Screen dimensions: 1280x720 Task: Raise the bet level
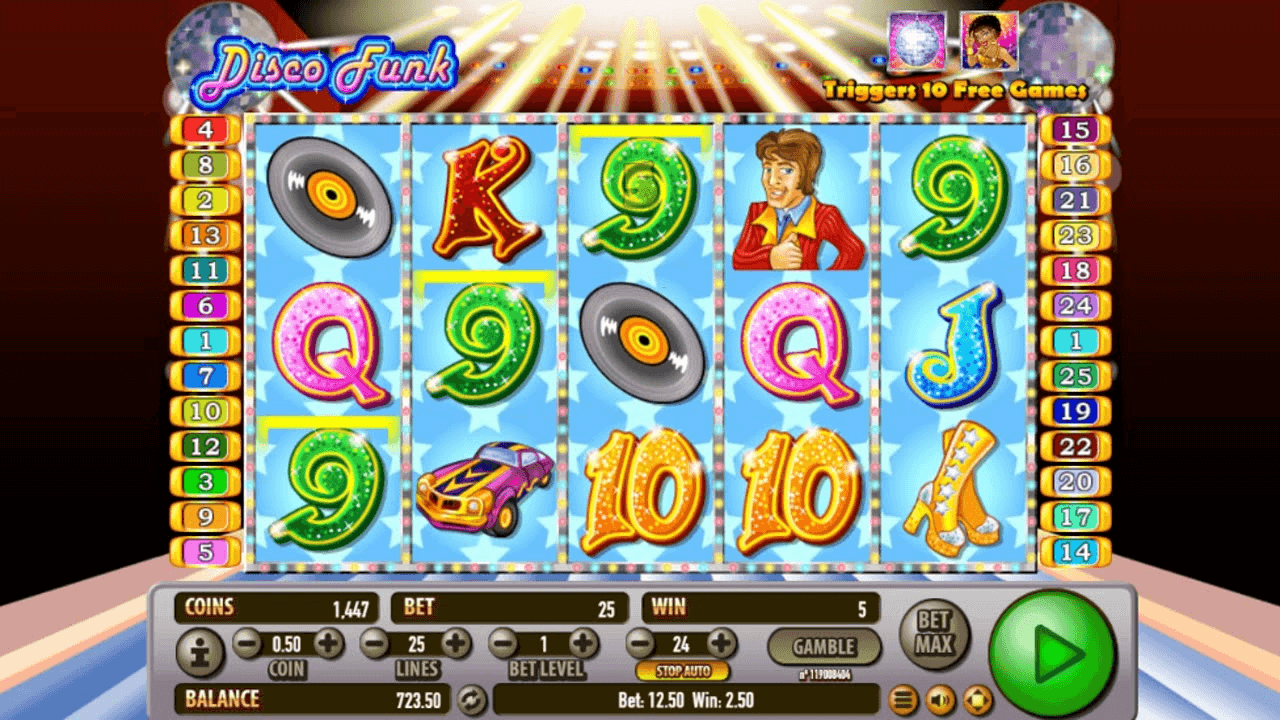[x=583, y=643]
